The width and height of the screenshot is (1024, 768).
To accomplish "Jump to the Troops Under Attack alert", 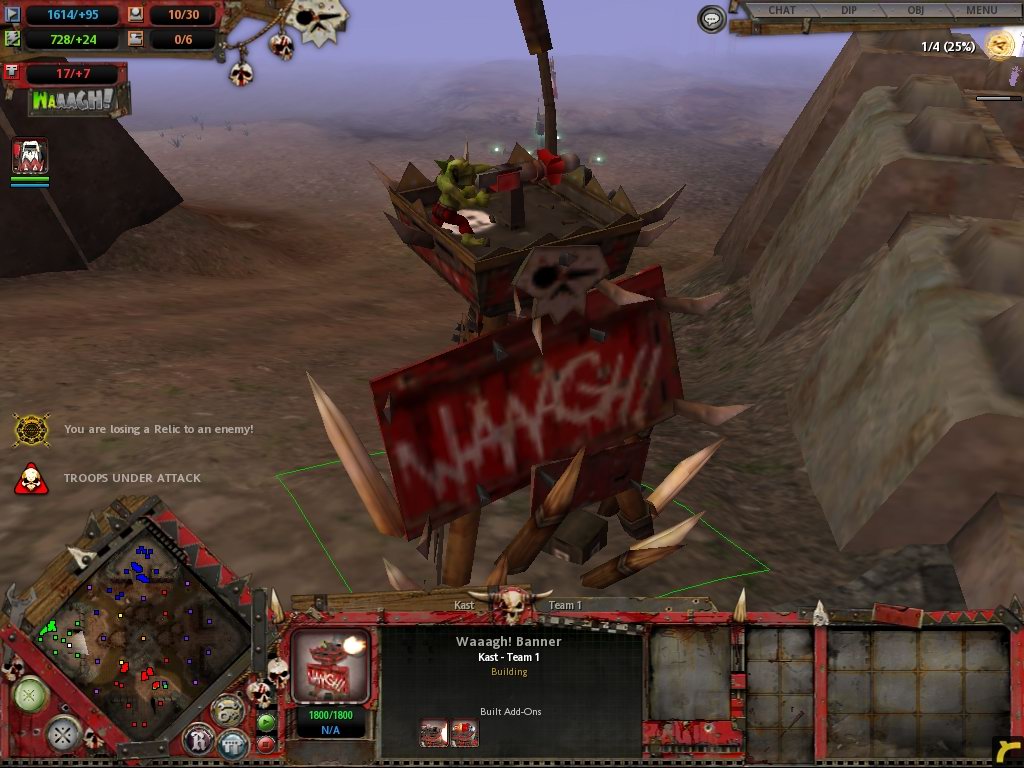I will click(x=31, y=479).
